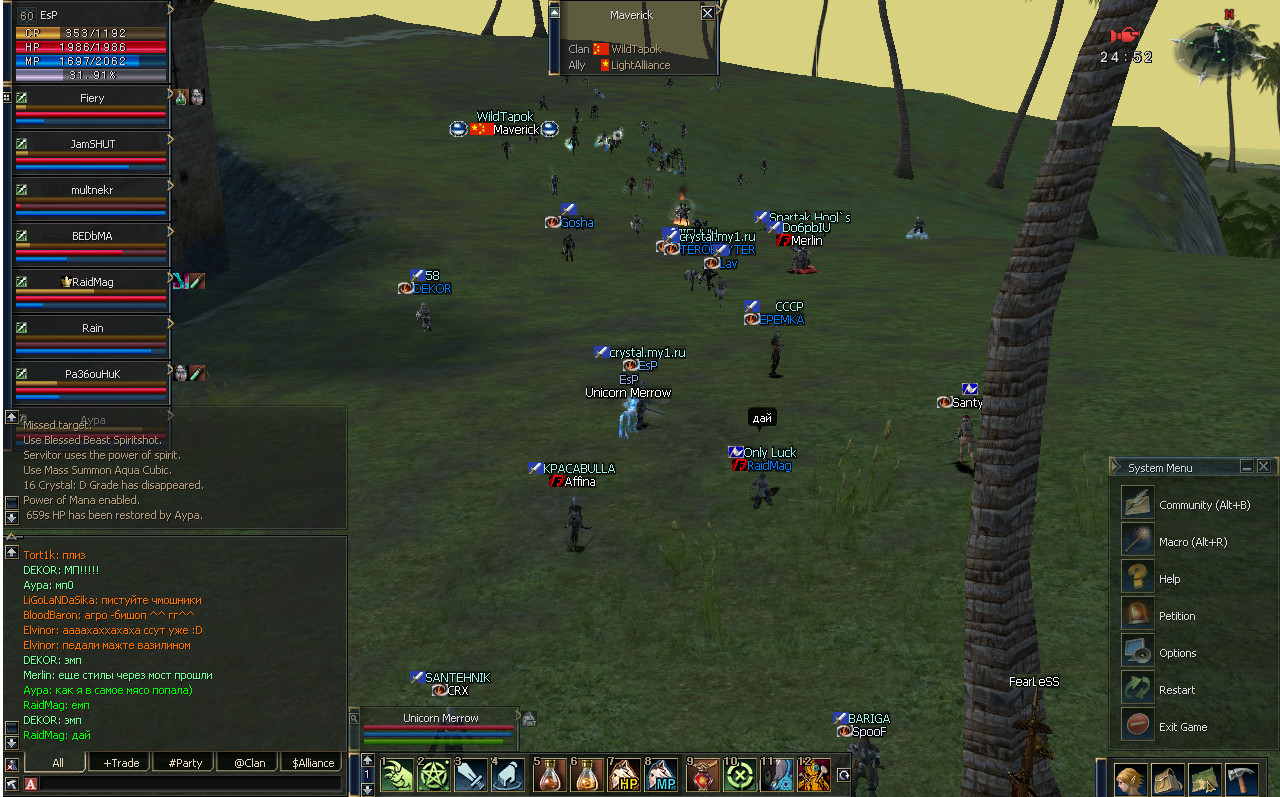This screenshot has height=797, width=1280.
Task: Minimize the System Menu window
Action: (1247, 467)
